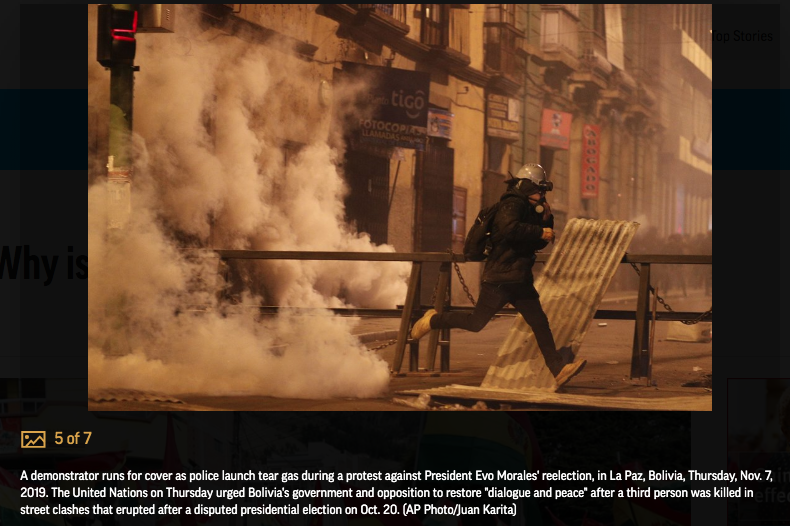Click the enlarged tear gas protest photo
Image resolution: width=790 pixels, height=526 pixels.
pyautogui.click(x=400, y=207)
